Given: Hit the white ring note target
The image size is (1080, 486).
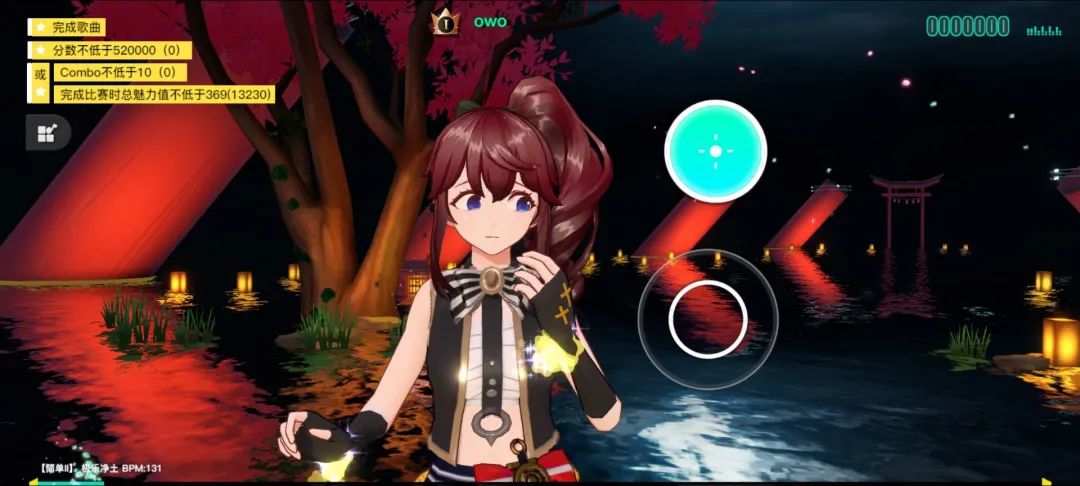Looking at the screenshot, I should coord(708,319).
